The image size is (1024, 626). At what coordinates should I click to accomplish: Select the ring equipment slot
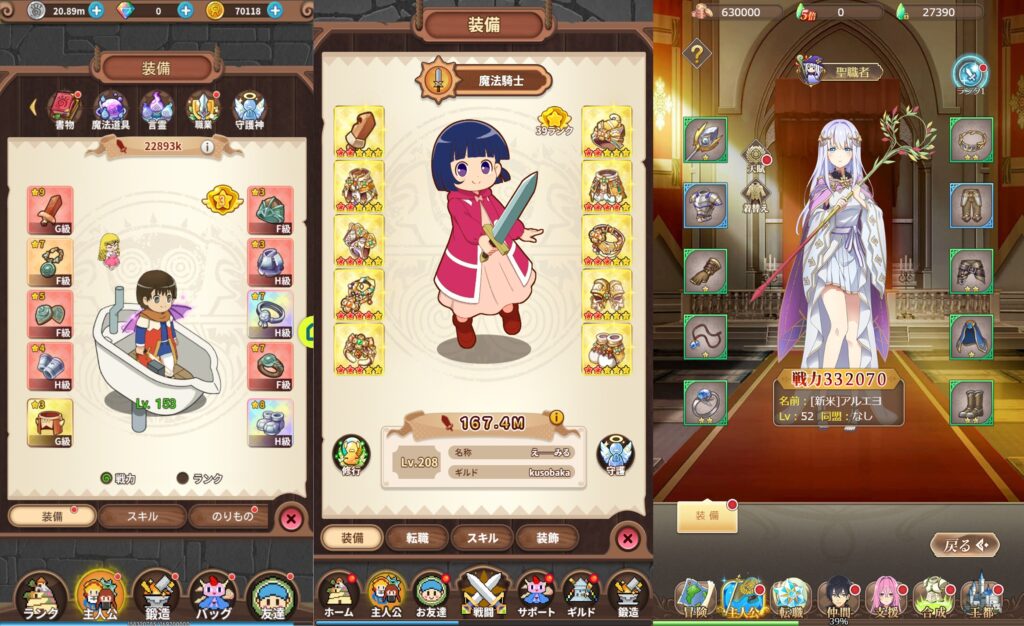[x=705, y=401]
